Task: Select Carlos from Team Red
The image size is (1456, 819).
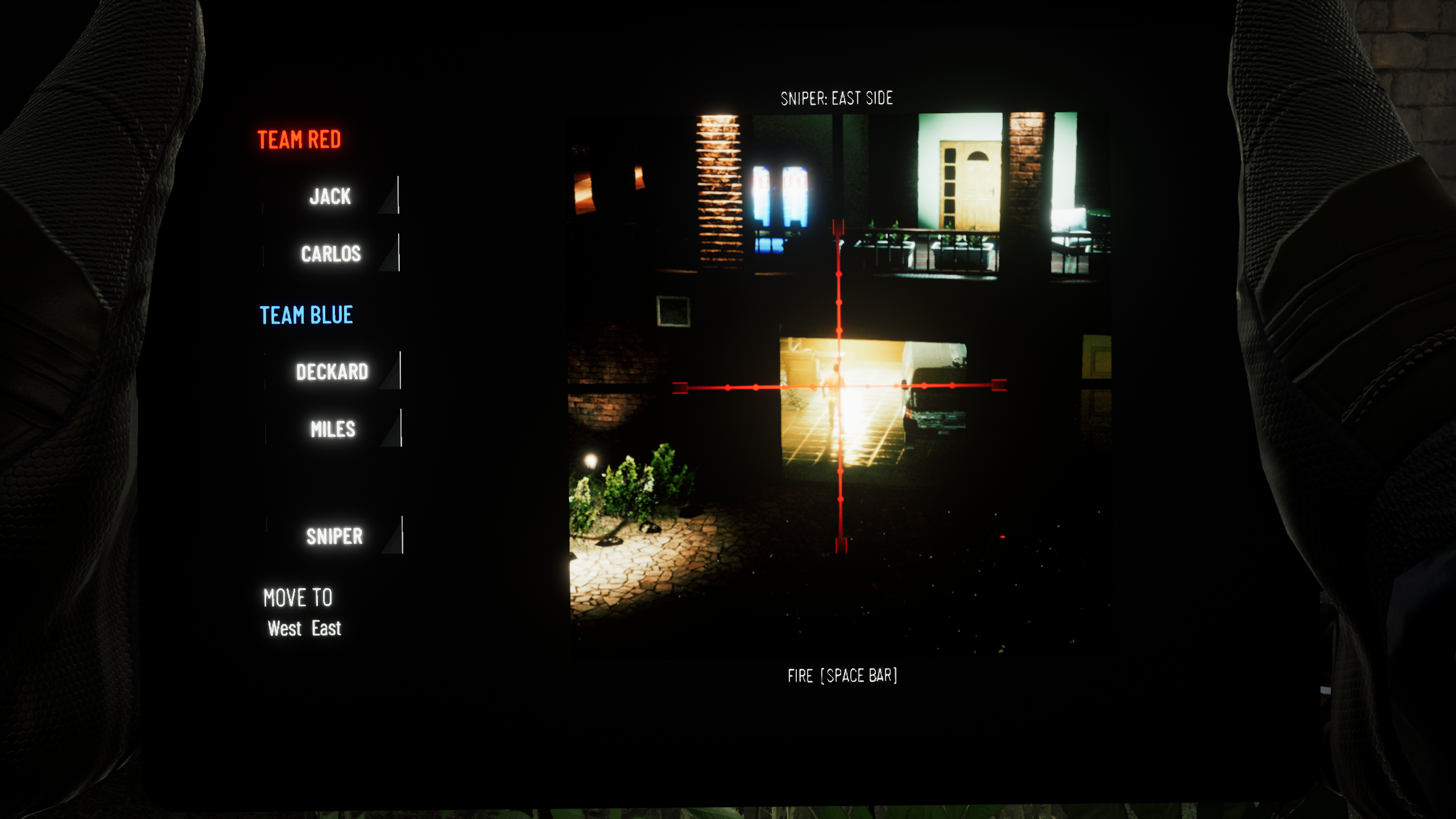Action: pos(332,254)
